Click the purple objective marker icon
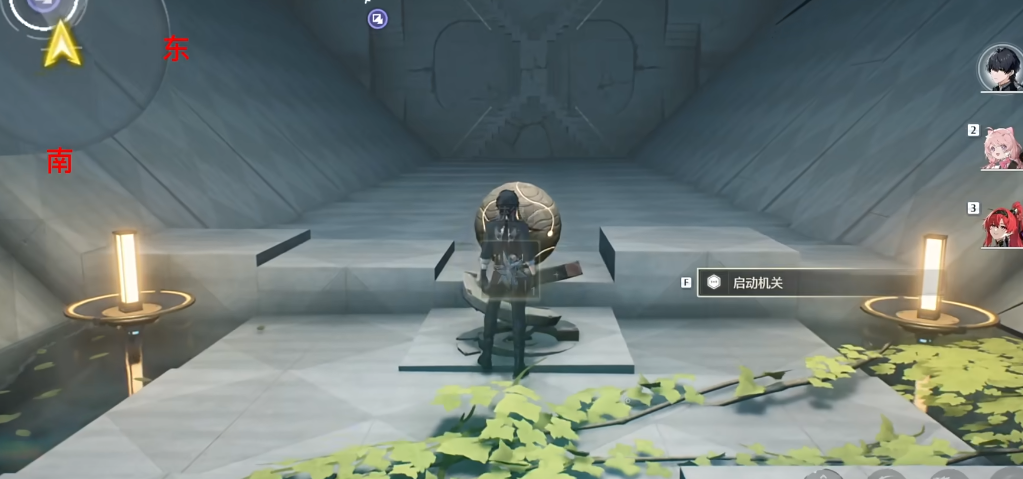 tap(377, 18)
